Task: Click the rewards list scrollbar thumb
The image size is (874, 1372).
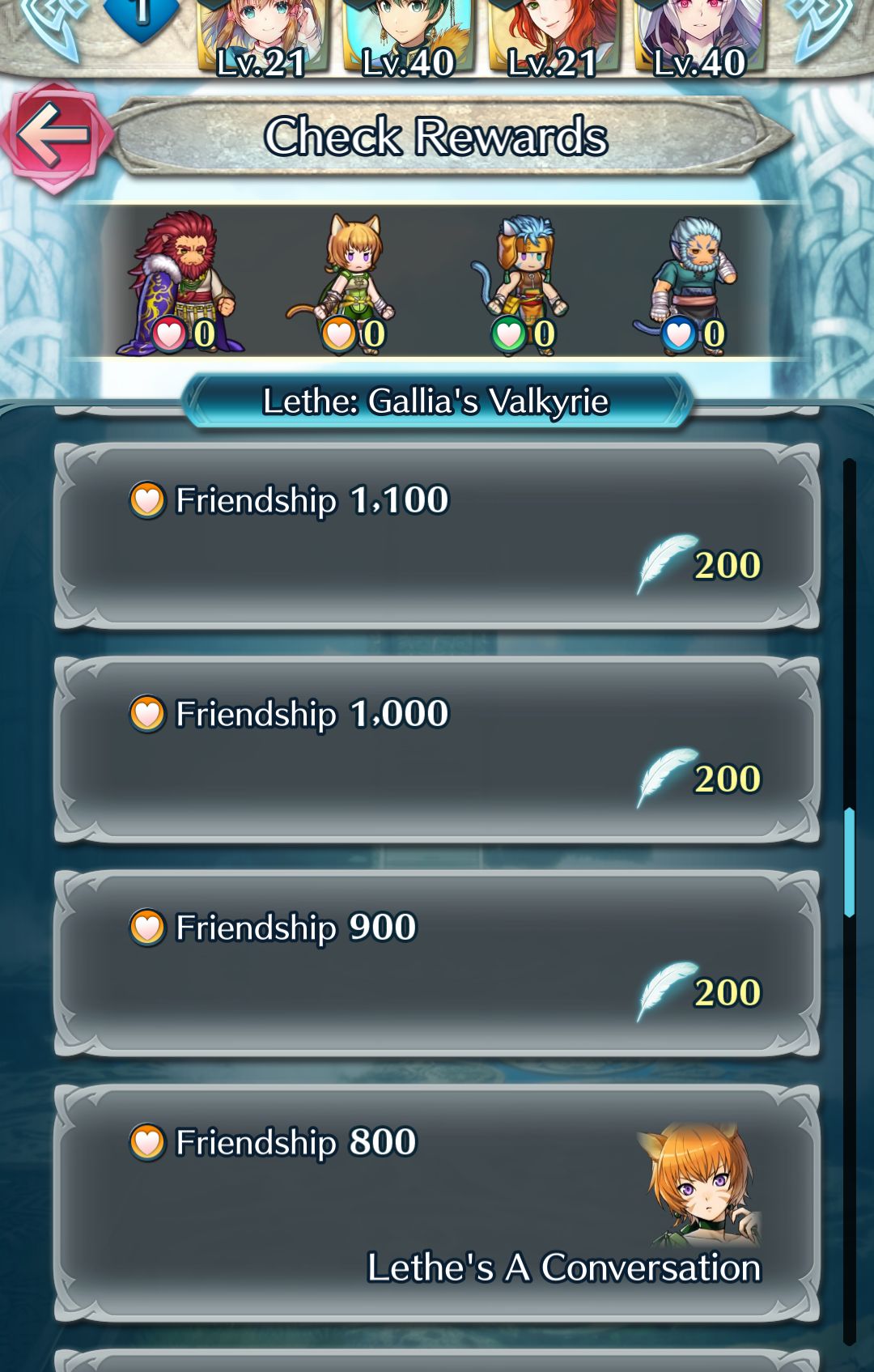Action: click(849, 862)
